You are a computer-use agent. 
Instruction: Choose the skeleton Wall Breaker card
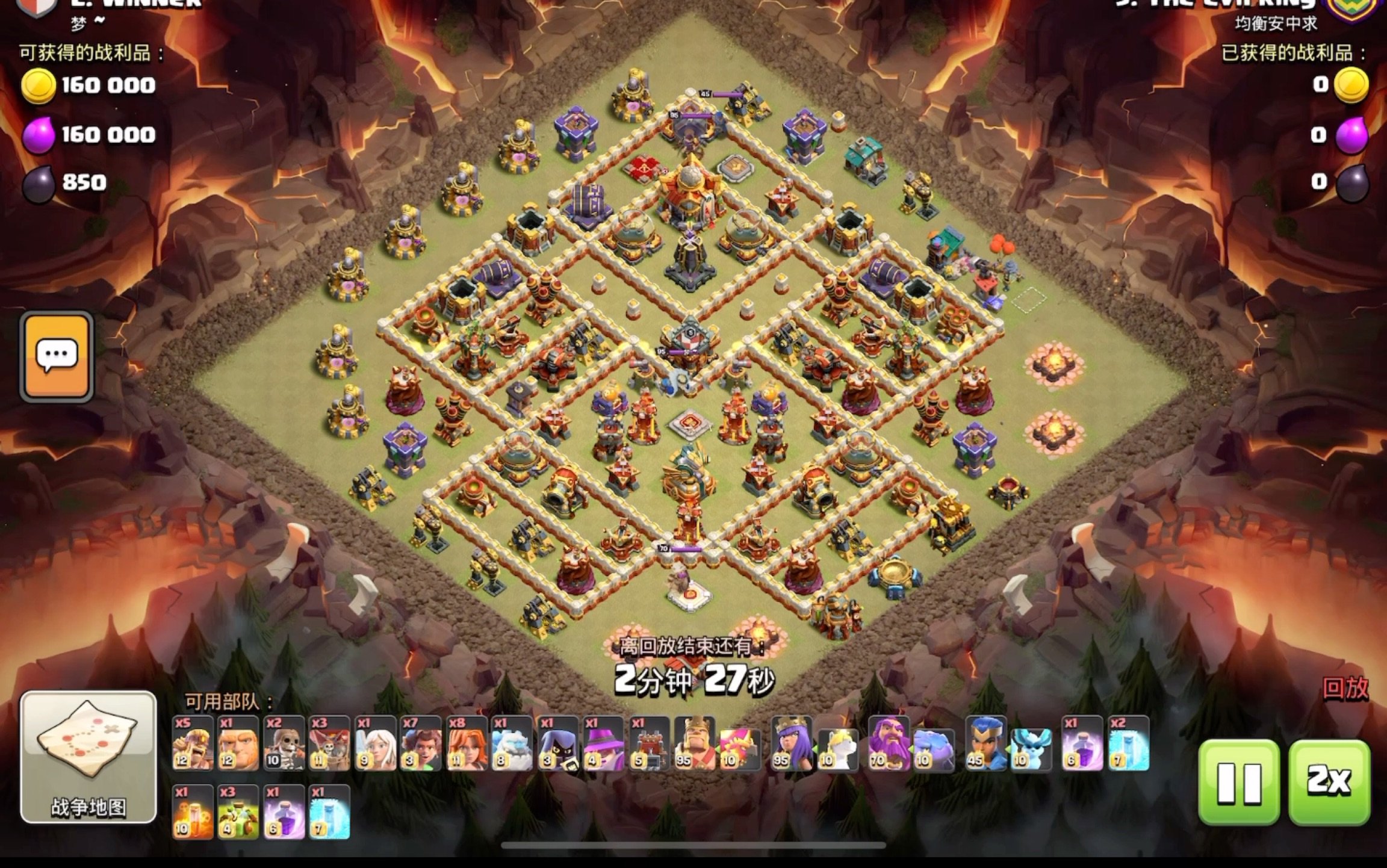pos(284,743)
